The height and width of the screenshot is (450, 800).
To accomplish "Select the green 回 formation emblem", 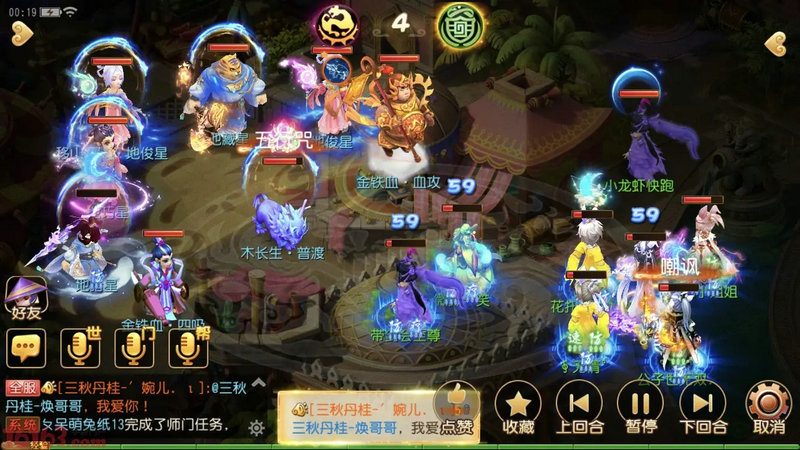I will 454,25.
